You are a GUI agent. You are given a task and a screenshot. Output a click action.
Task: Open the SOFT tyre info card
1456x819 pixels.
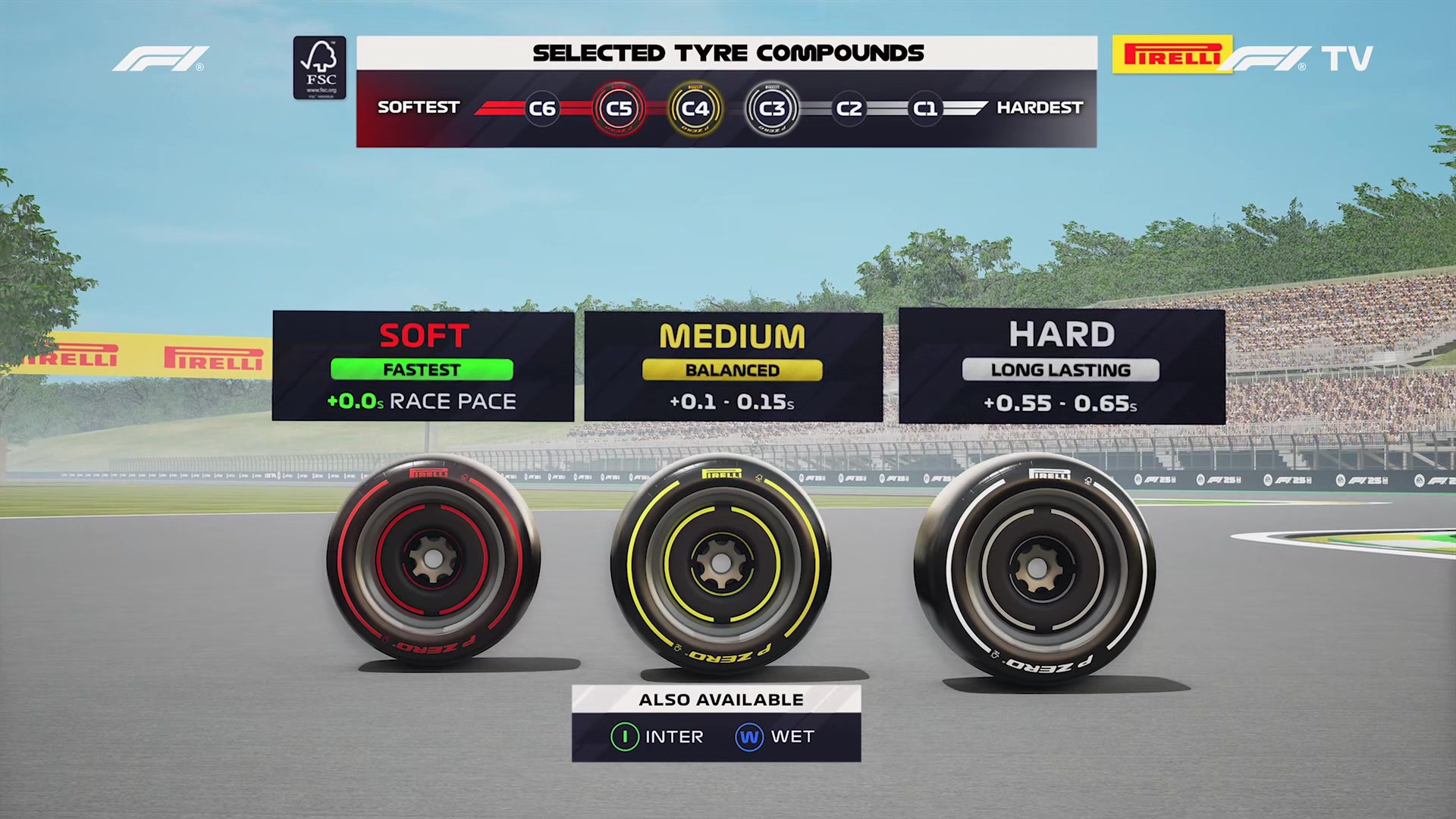(423, 366)
